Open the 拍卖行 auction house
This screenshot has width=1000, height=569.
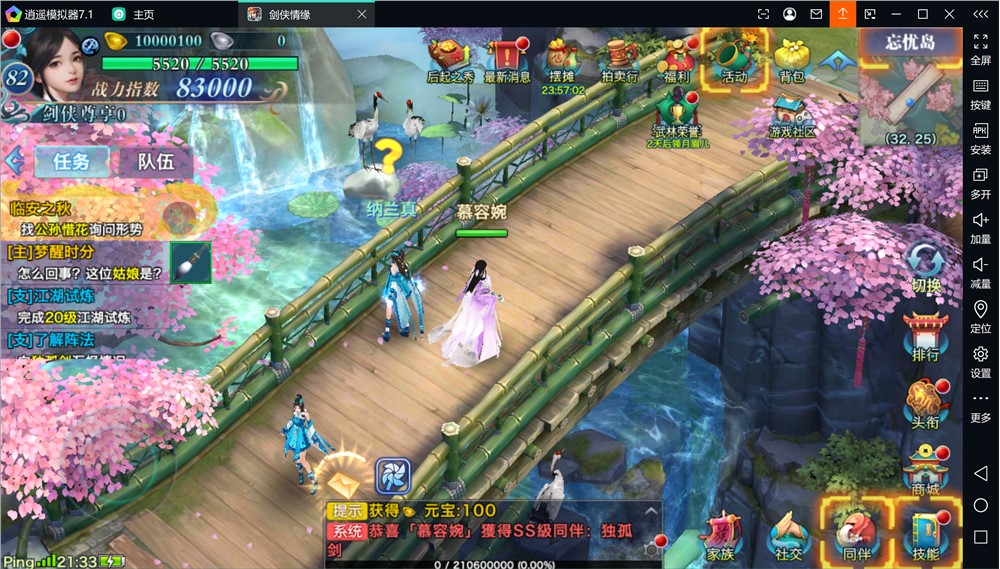point(620,59)
